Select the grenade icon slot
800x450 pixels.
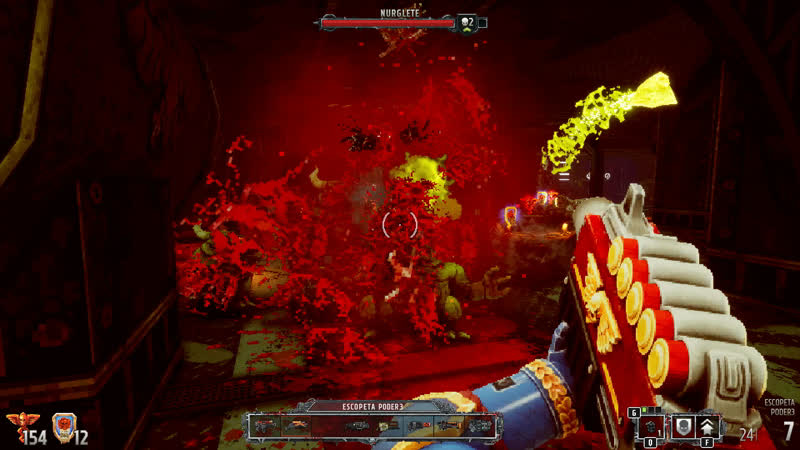tap(651, 427)
